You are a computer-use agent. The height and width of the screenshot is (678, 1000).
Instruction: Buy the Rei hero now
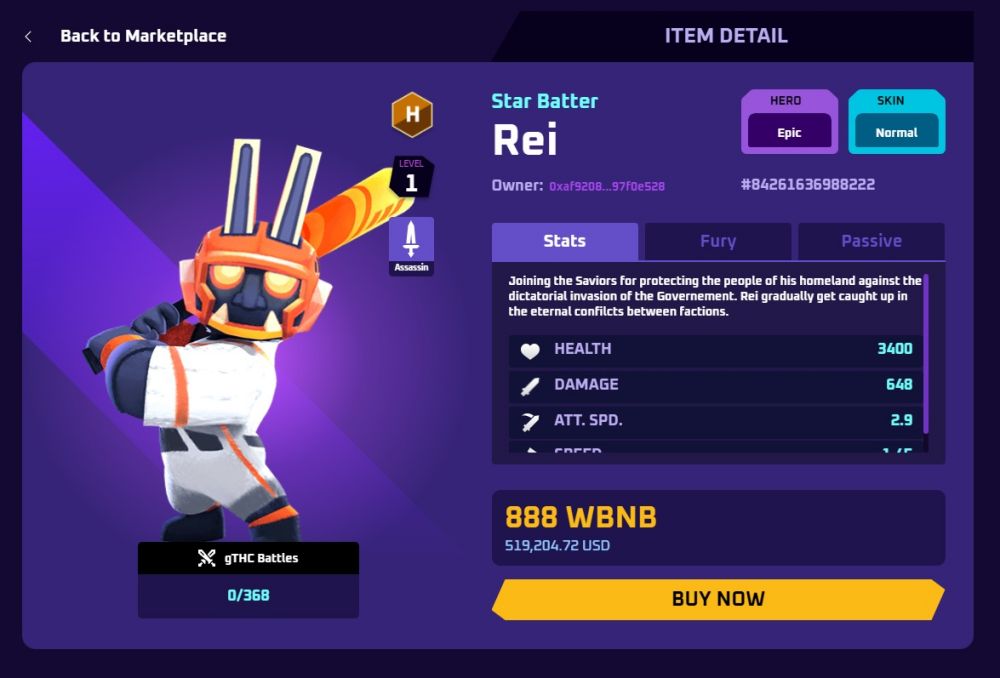coord(717,599)
